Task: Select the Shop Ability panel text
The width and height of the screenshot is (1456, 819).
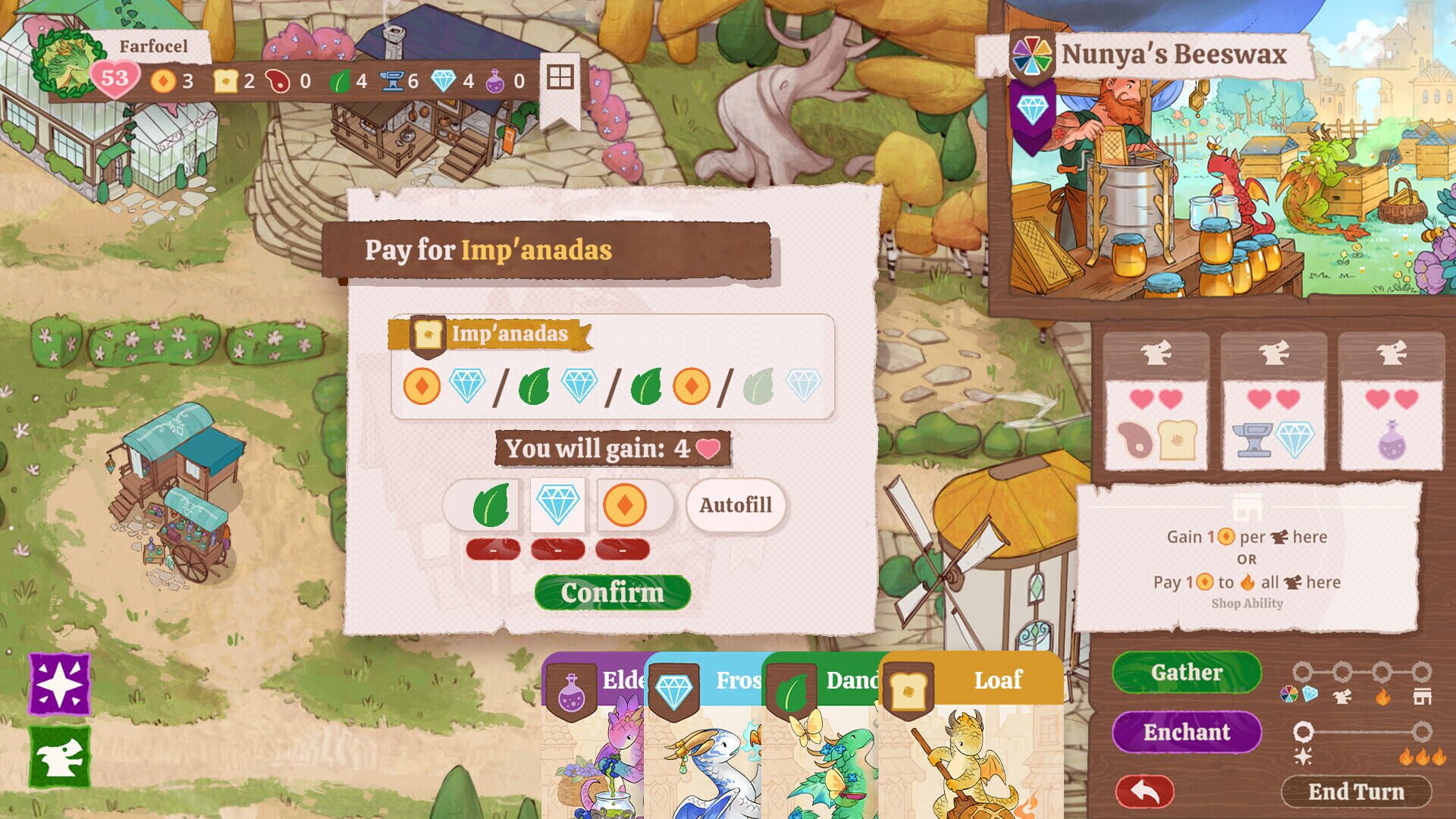Action: 1246,604
